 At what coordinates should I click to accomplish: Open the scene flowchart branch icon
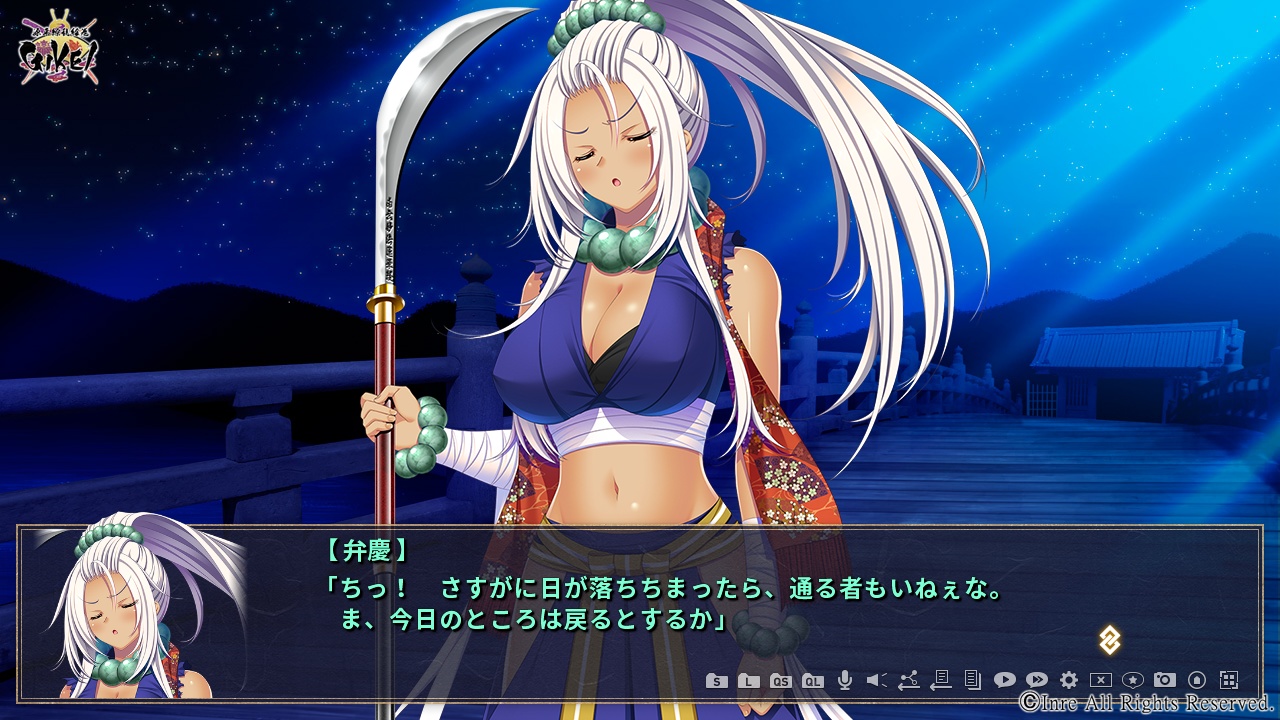[908, 680]
